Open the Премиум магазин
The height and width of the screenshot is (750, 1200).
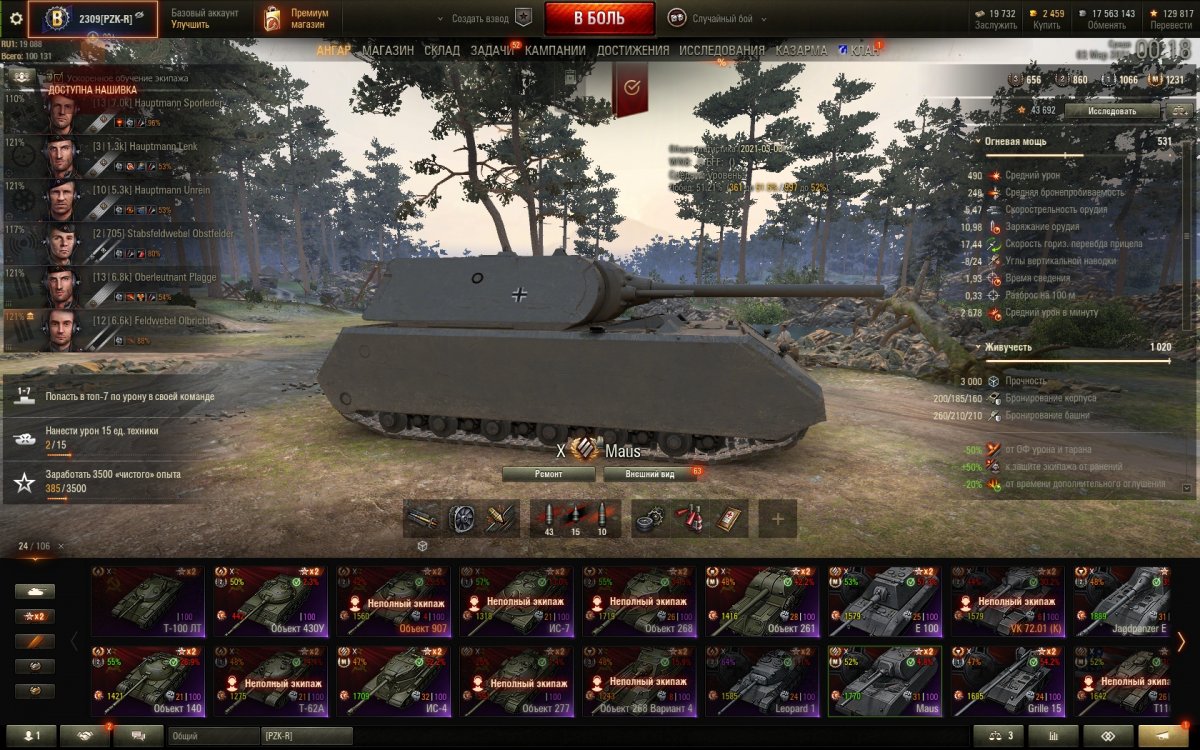(296, 19)
